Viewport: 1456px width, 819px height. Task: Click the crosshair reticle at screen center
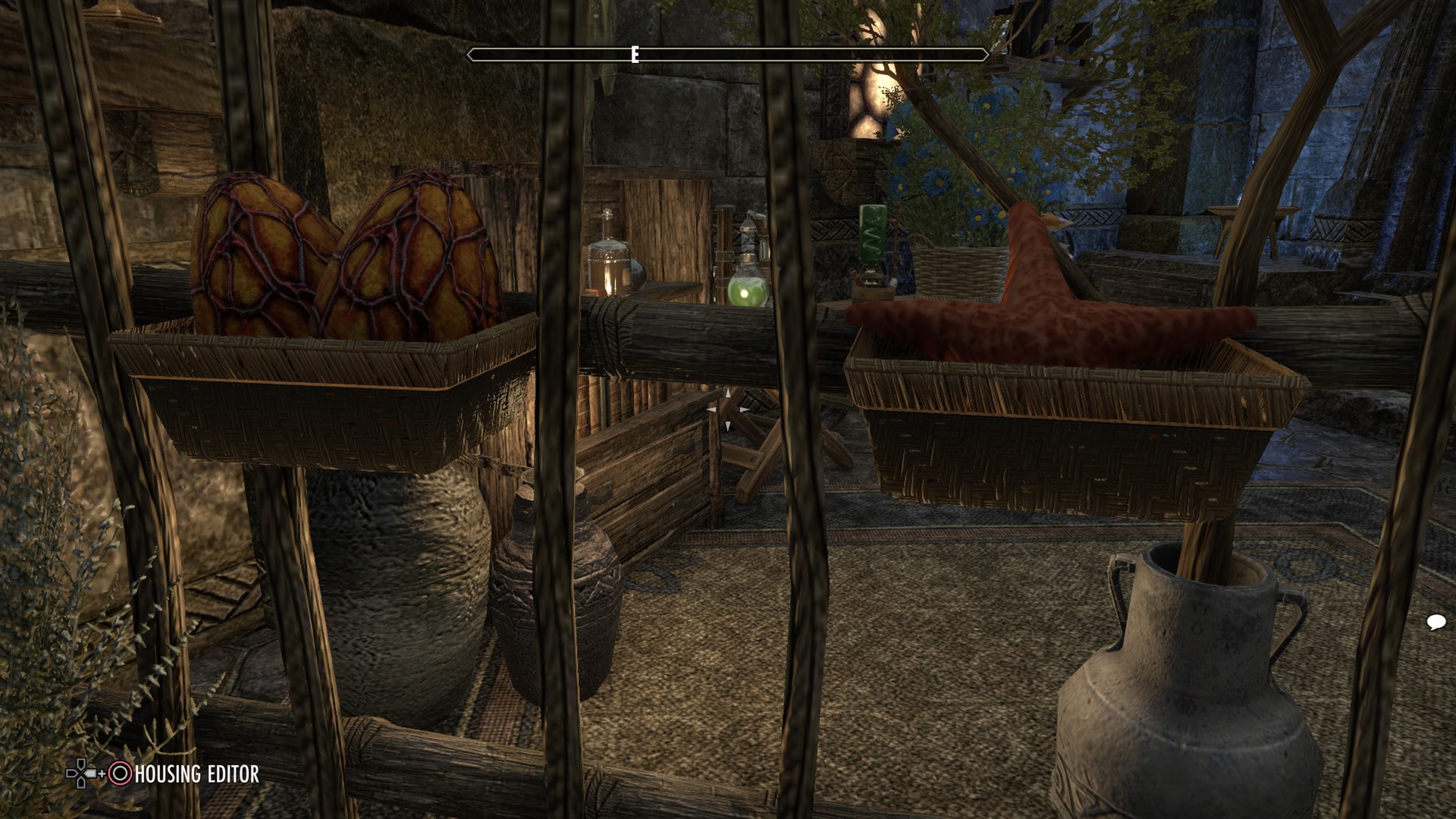[x=726, y=409]
